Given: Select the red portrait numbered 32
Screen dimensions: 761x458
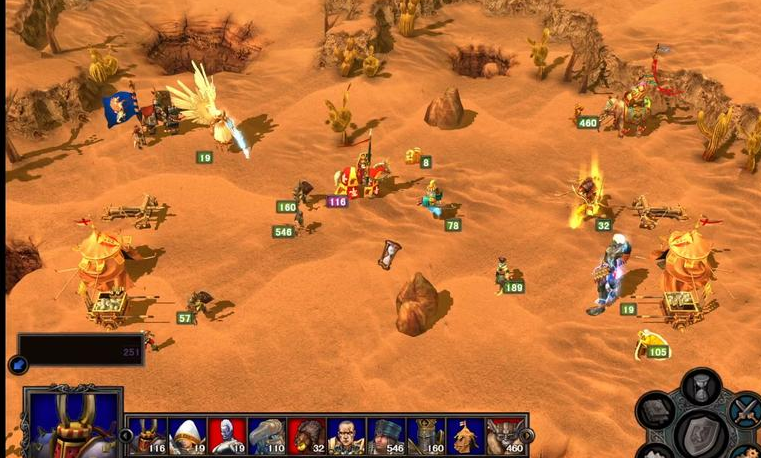Looking at the screenshot, I should pyautogui.click(x=307, y=436).
